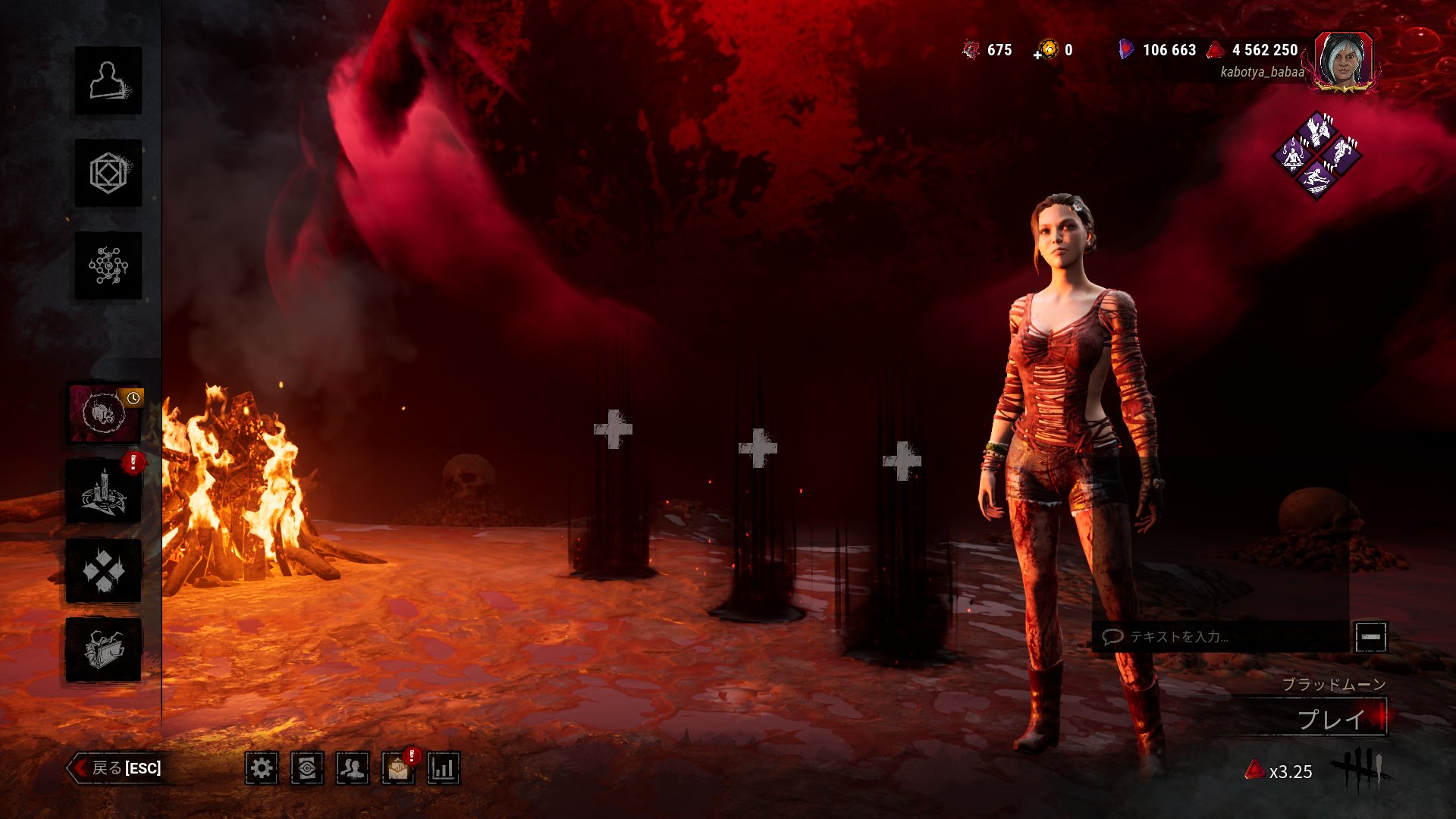Open the Bloodweb node icon
The width and height of the screenshot is (1456, 819).
click(x=108, y=265)
